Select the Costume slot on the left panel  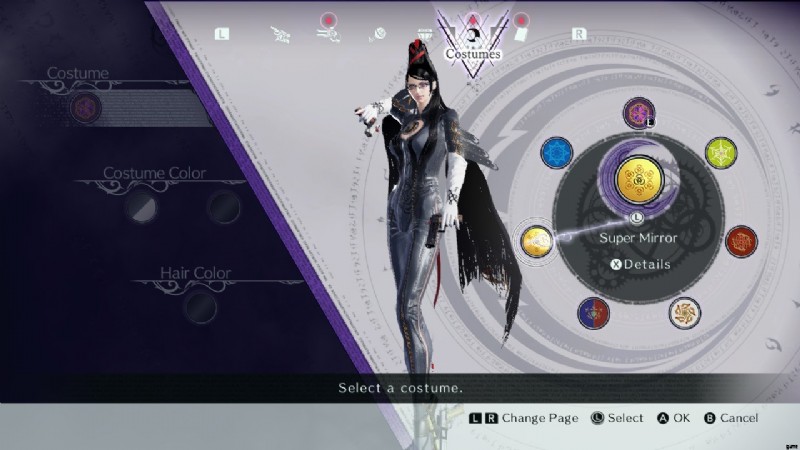click(x=86, y=108)
